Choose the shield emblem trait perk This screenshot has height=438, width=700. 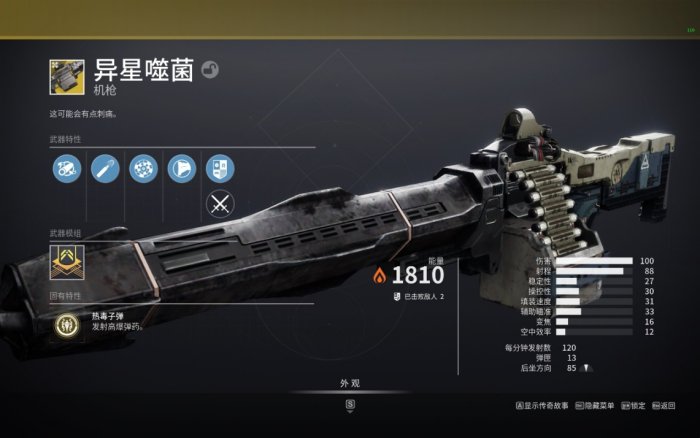pyautogui.click(x=219, y=167)
